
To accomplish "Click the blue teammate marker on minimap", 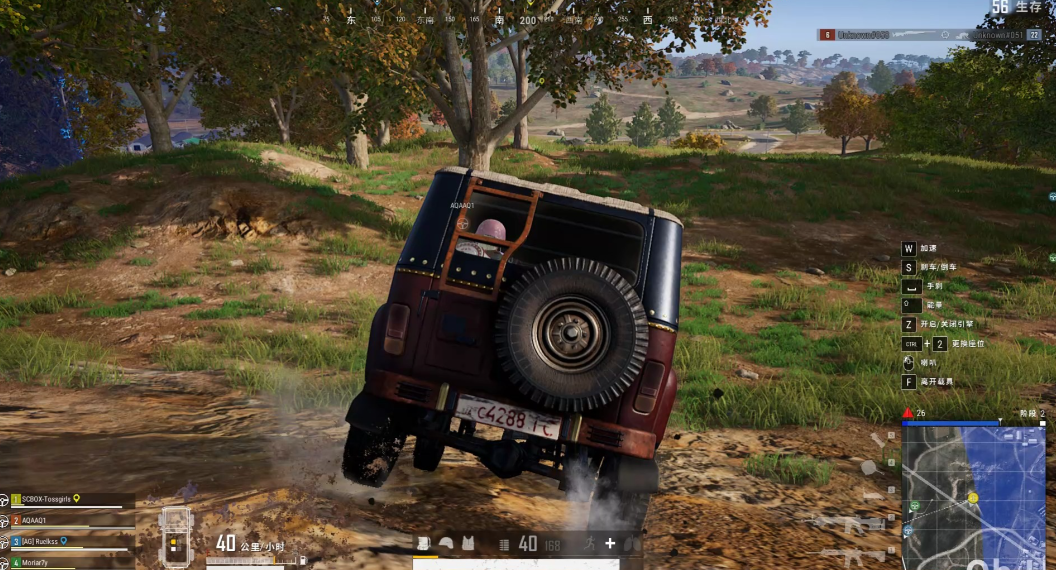I will tap(907, 531).
